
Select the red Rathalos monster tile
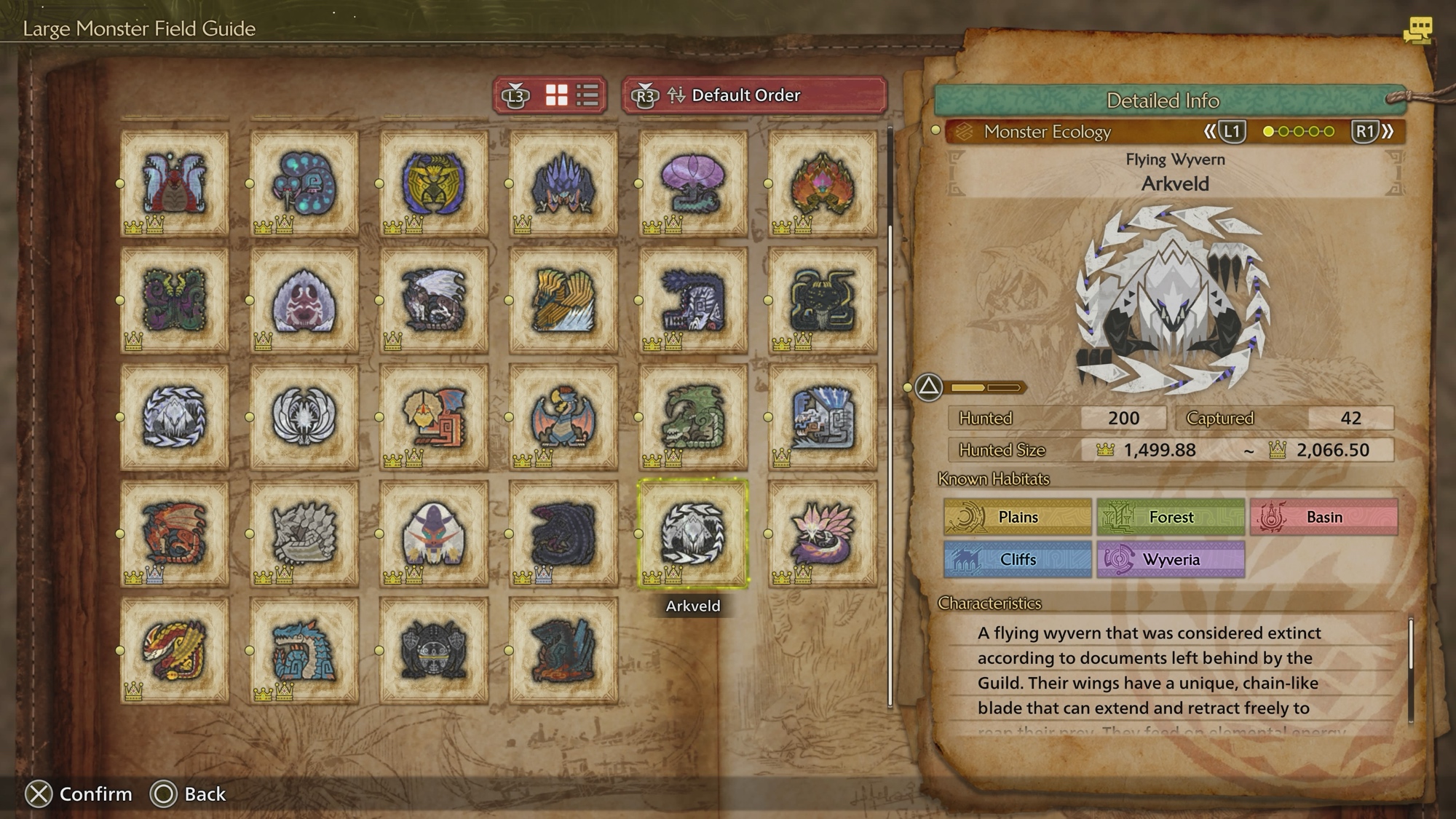pos(174,533)
